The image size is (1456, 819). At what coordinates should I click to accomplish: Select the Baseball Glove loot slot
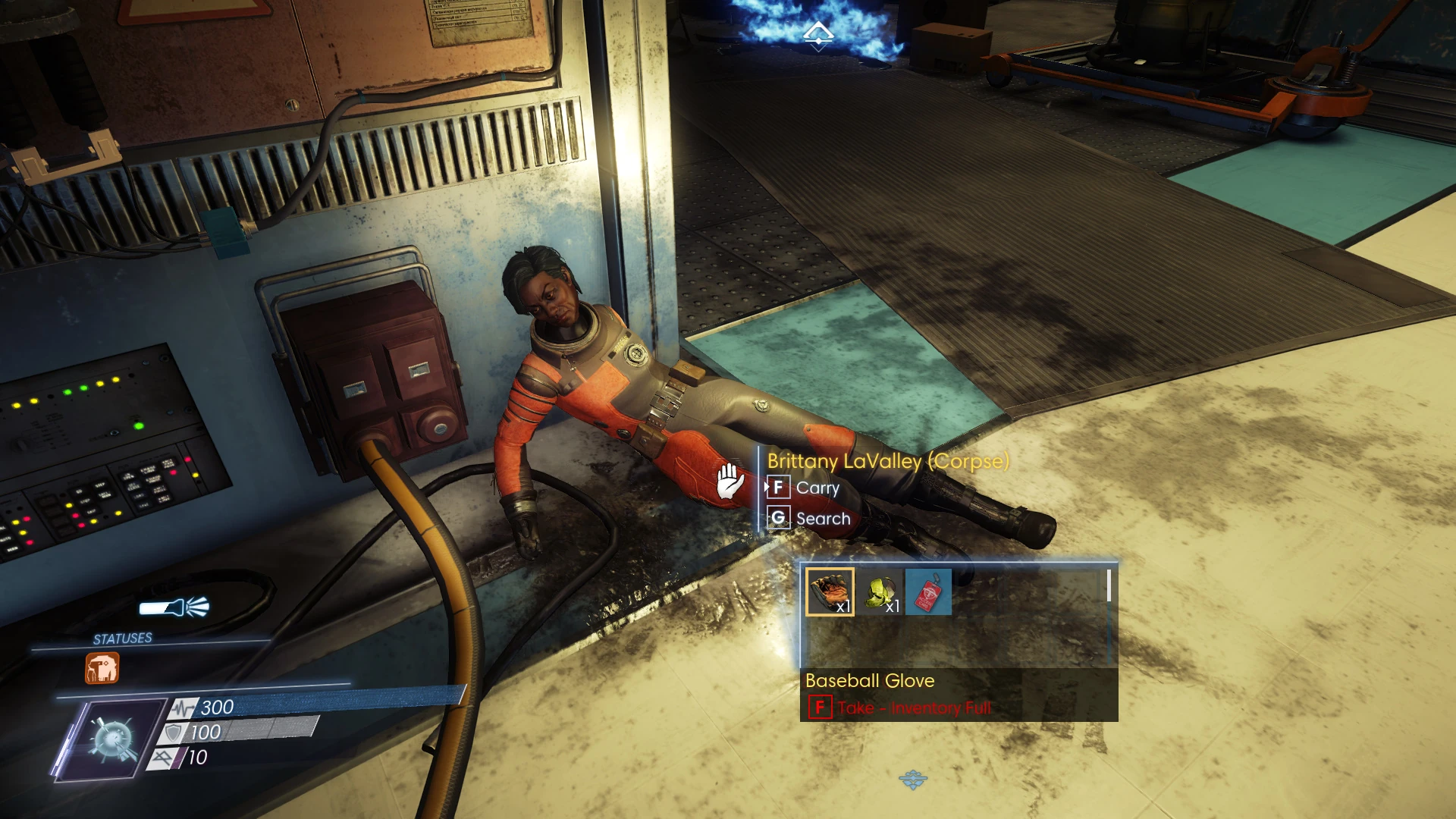[x=830, y=591]
